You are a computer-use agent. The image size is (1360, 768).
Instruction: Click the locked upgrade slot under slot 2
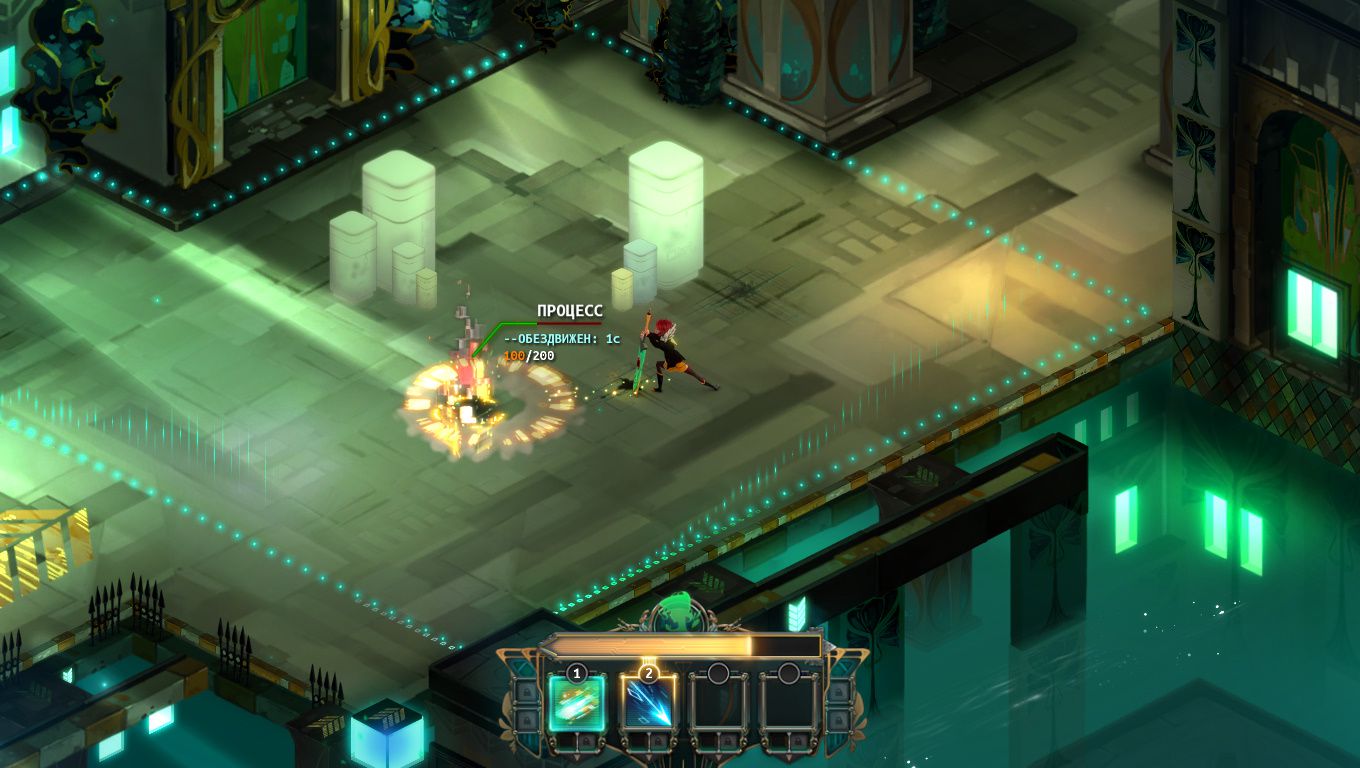tap(657, 740)
